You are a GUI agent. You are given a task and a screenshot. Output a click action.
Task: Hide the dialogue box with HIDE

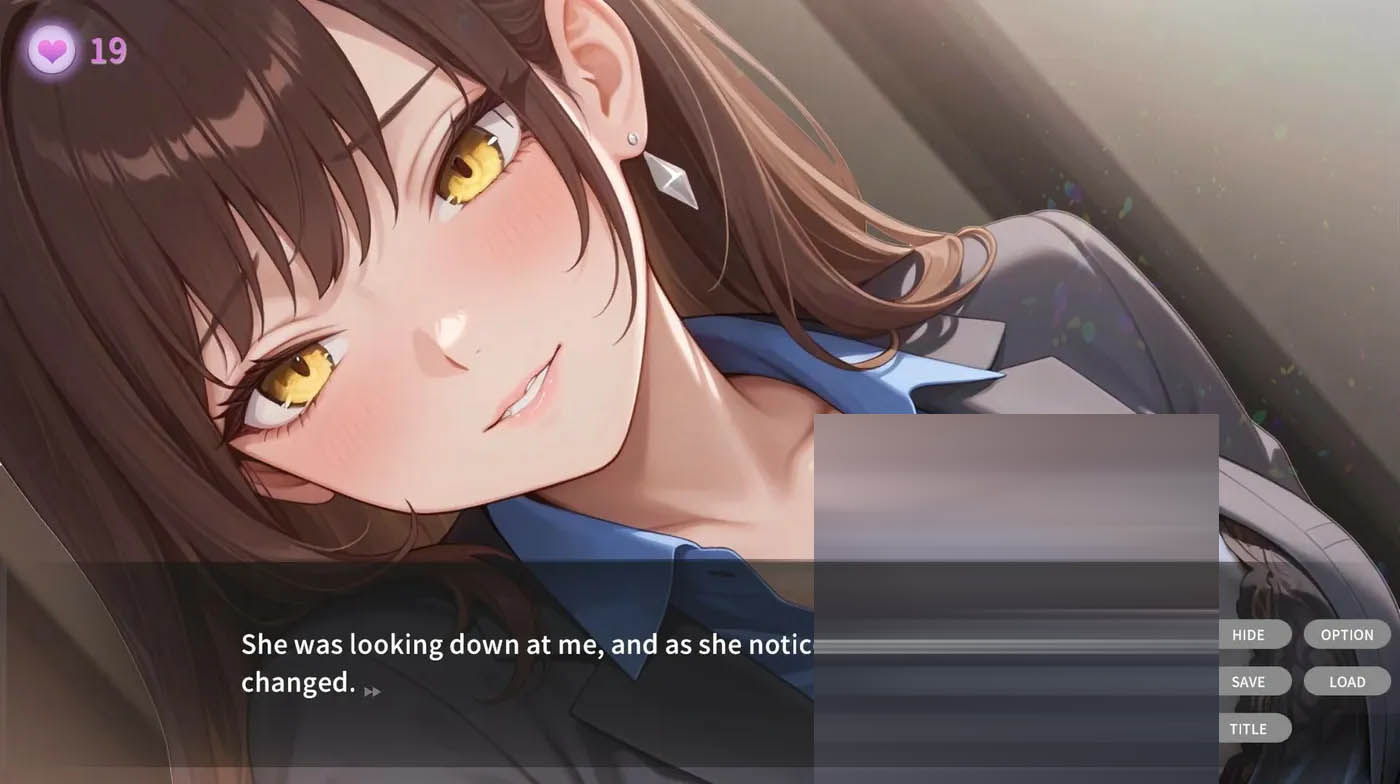1251,635
